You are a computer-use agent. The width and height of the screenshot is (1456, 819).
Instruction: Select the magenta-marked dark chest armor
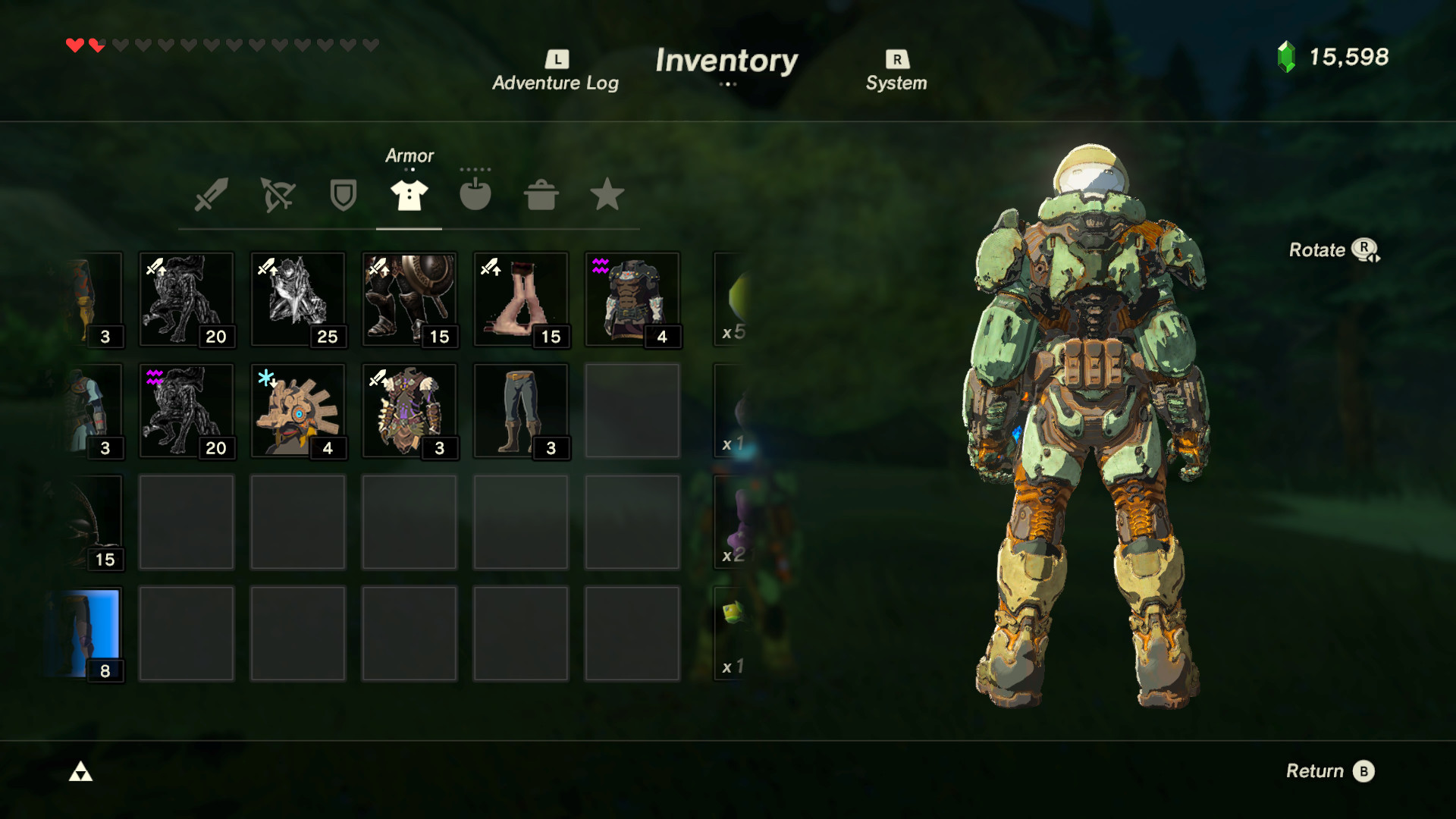click(x=632, y=299)
